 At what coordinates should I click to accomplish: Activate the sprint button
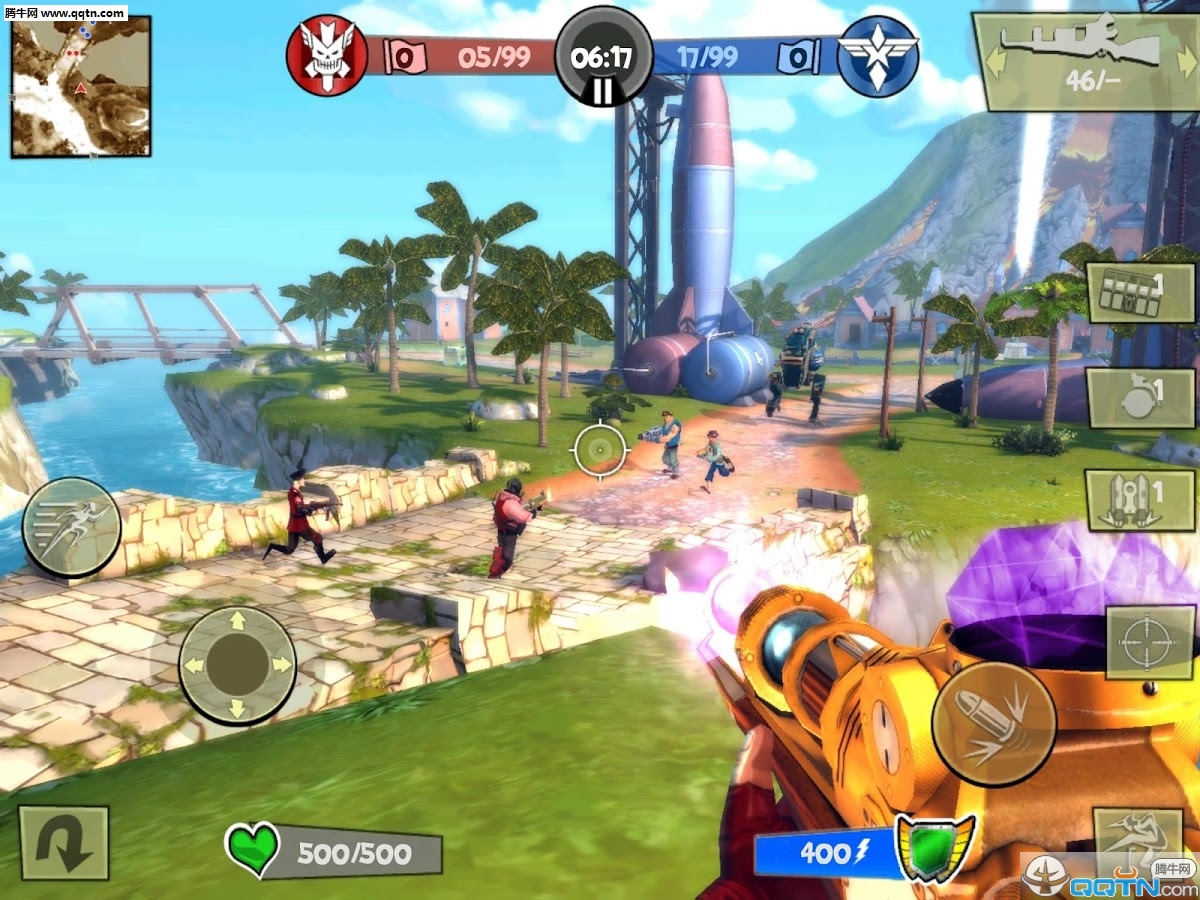tap(72, 527)
